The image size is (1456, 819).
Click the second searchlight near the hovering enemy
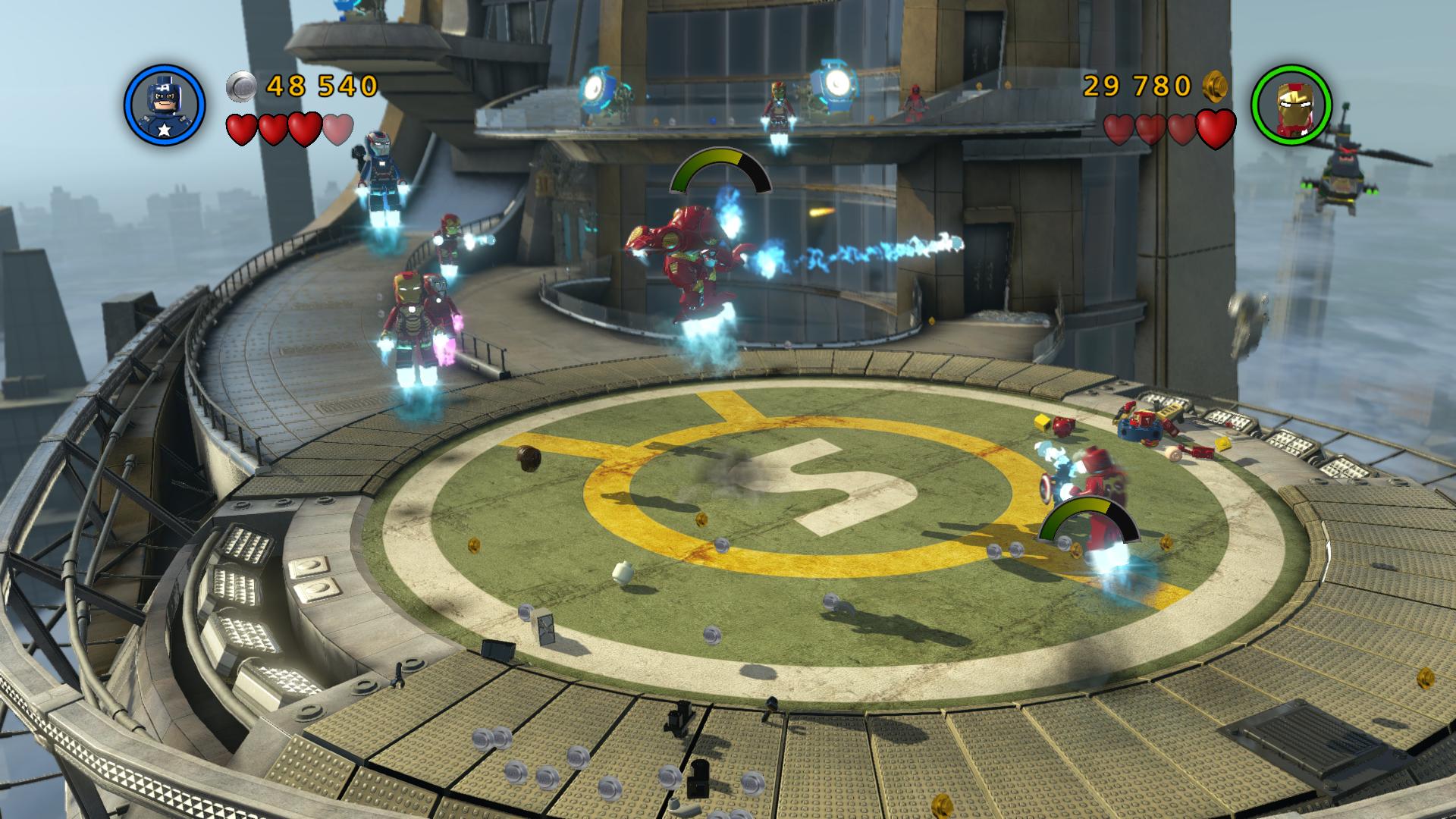tap(834, 83)
